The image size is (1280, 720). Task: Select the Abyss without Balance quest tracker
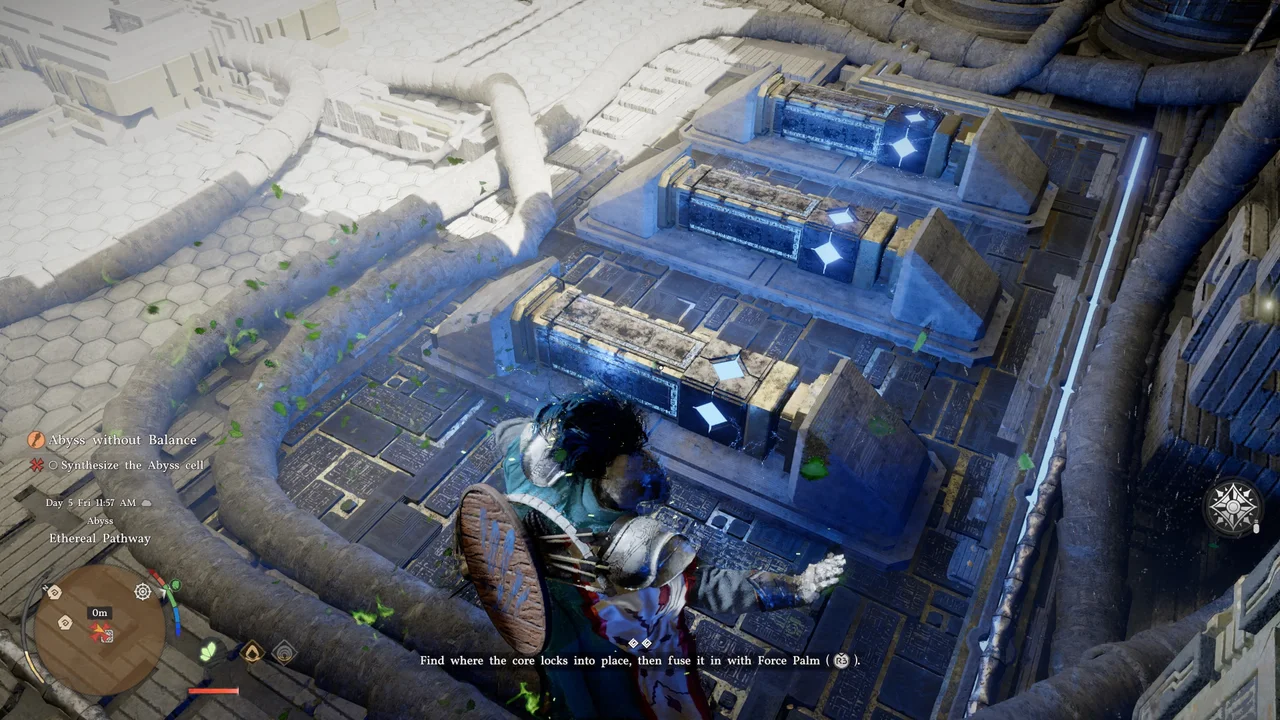click(112, 440)
